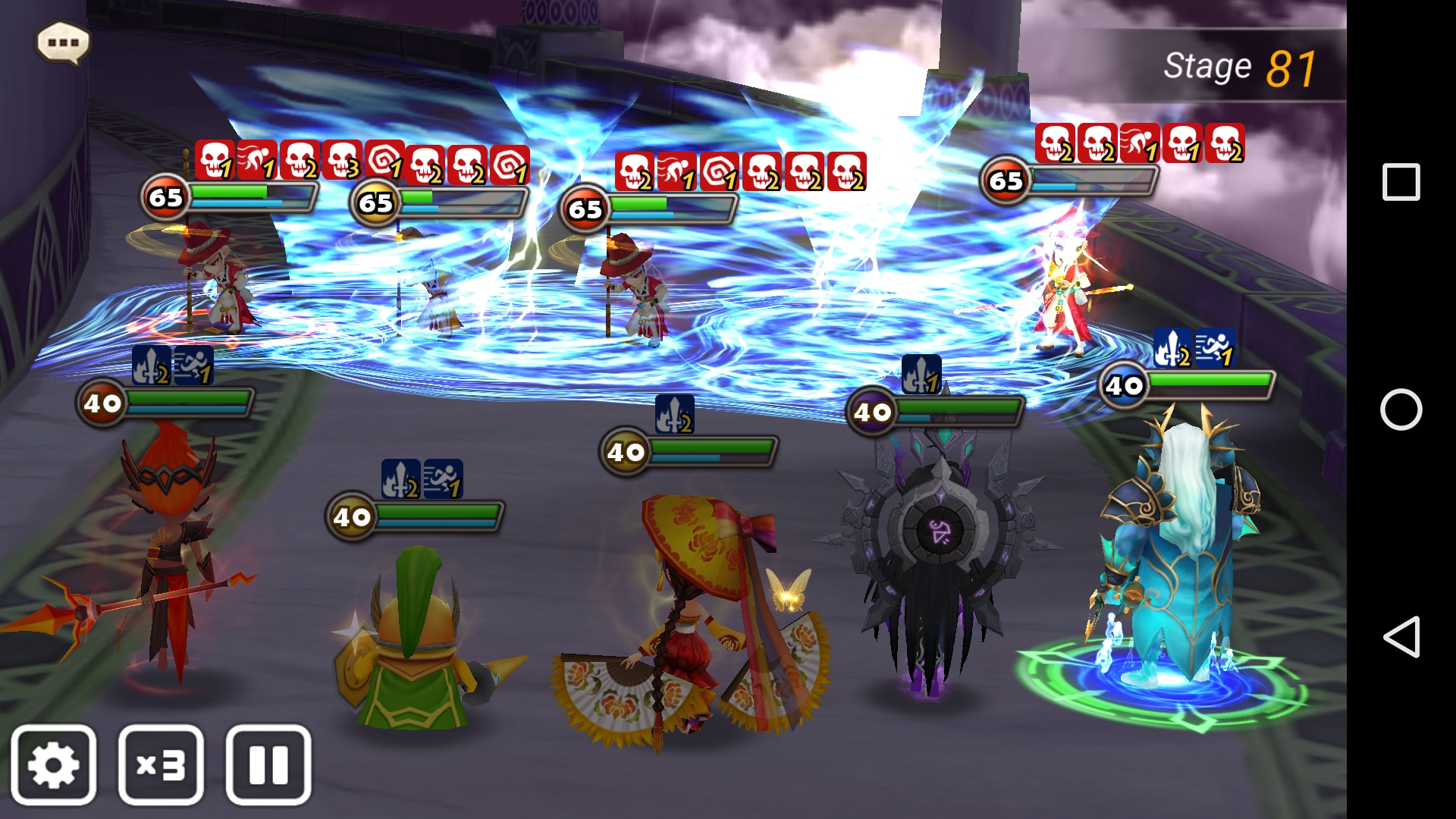1456x819 pixels.
Task: Toggle the x3 battle speed
Action: click(x=161, y=764)
